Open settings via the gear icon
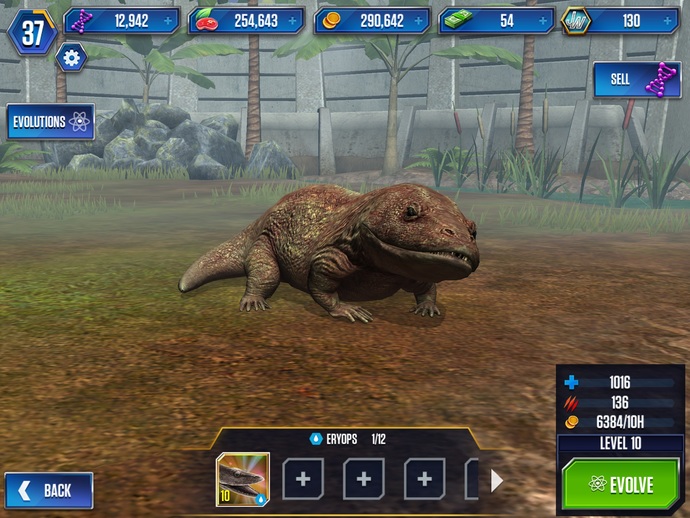Image resolution: width=690 pixels, height=518 pixels. 71,58
